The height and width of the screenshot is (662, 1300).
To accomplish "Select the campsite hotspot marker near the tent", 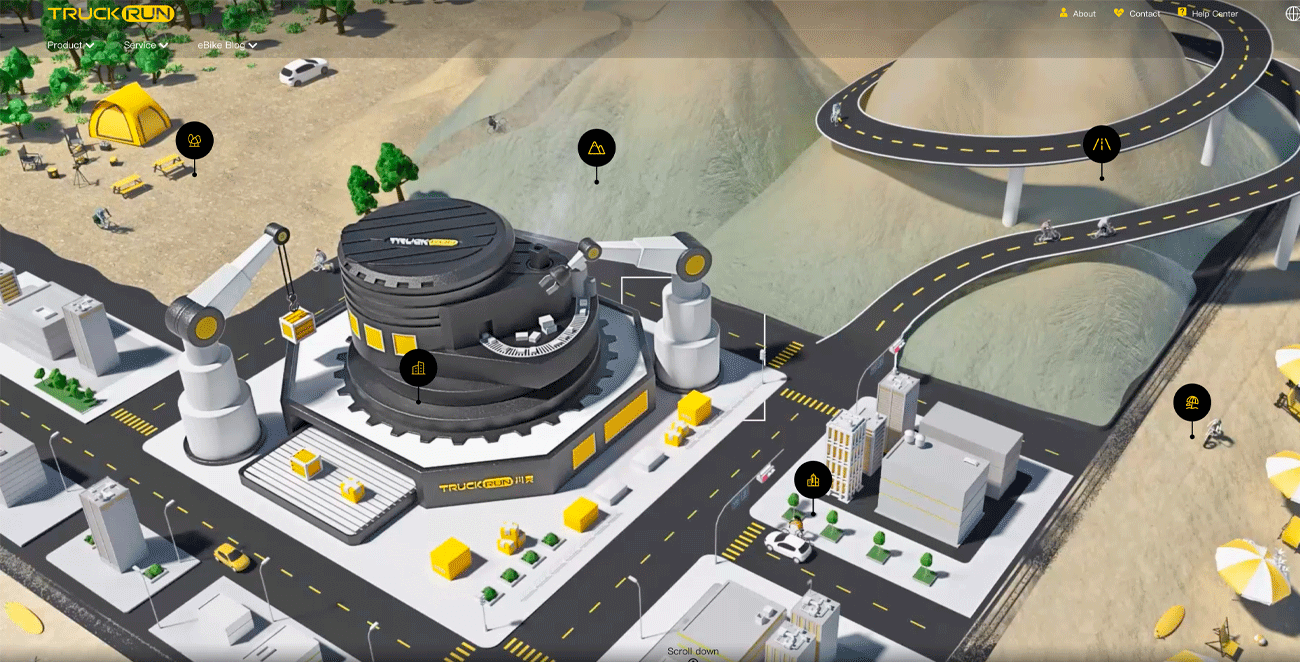I will 194,141.
